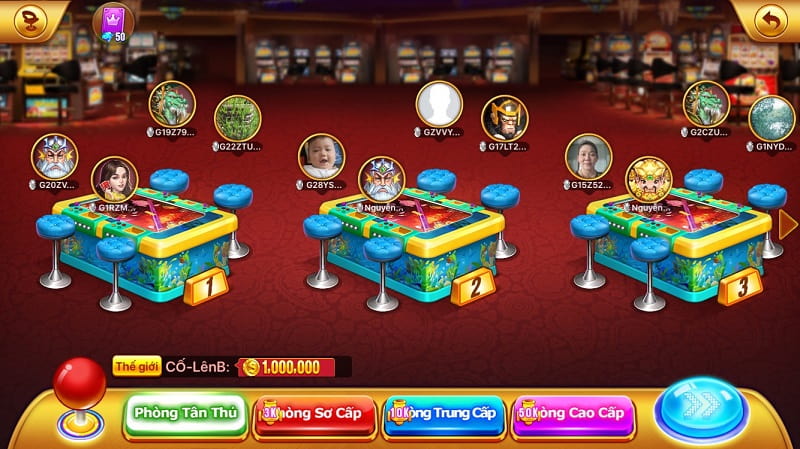
Task: Show next tables with the orange arrow
Action: 788,224
